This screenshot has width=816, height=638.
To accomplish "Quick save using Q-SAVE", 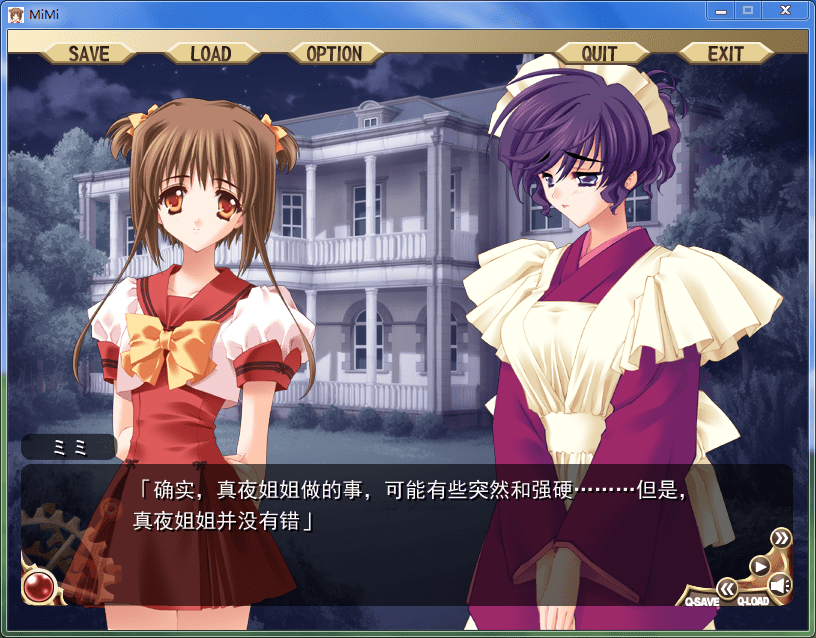I will (x=701, y=601).
